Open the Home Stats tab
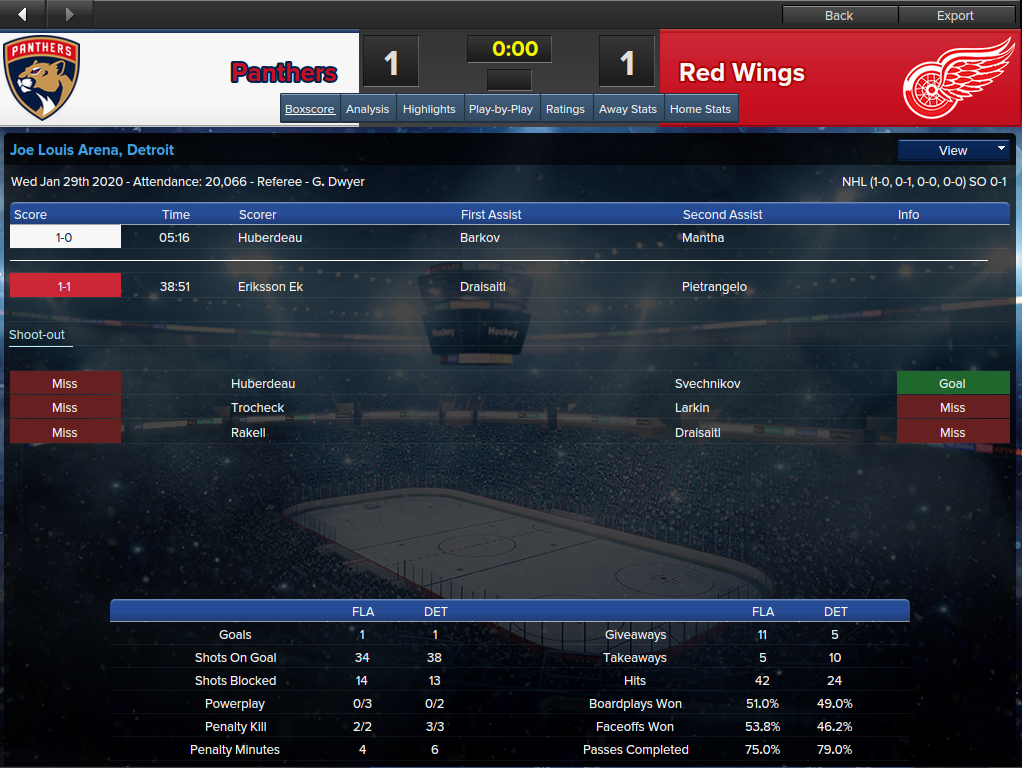This screenshot has height=768, width=1022. 700,109
